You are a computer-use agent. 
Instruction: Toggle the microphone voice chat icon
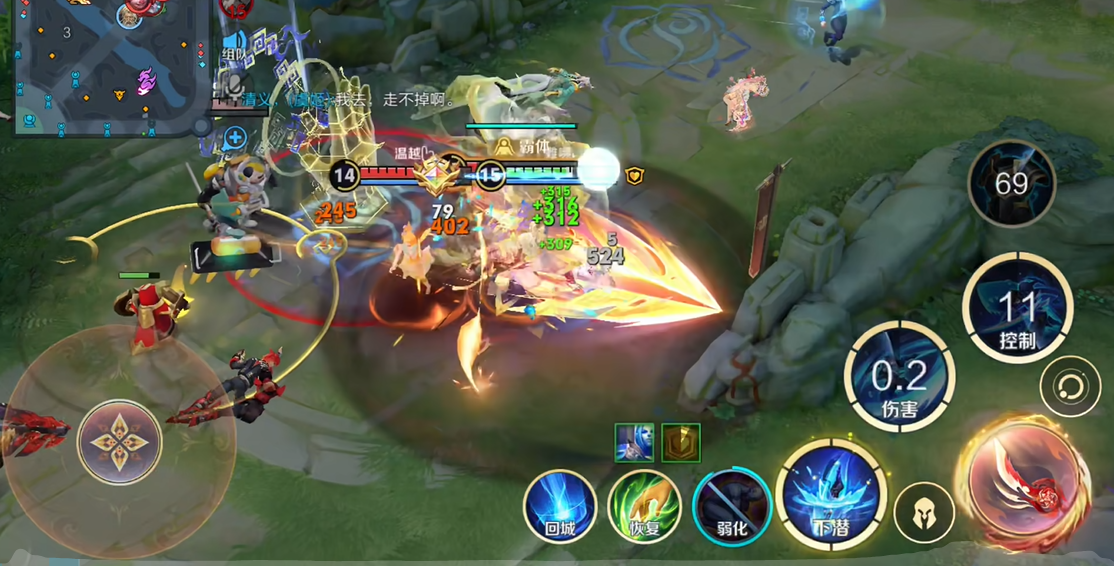coord(234,84)
